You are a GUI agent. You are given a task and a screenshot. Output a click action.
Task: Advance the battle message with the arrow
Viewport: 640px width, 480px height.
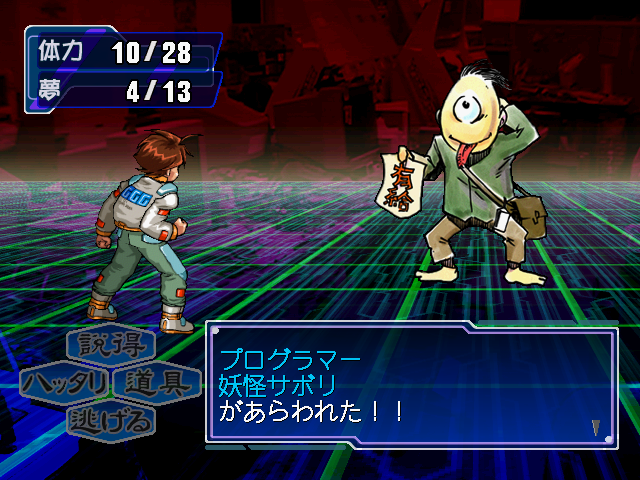tap(596, 428)
